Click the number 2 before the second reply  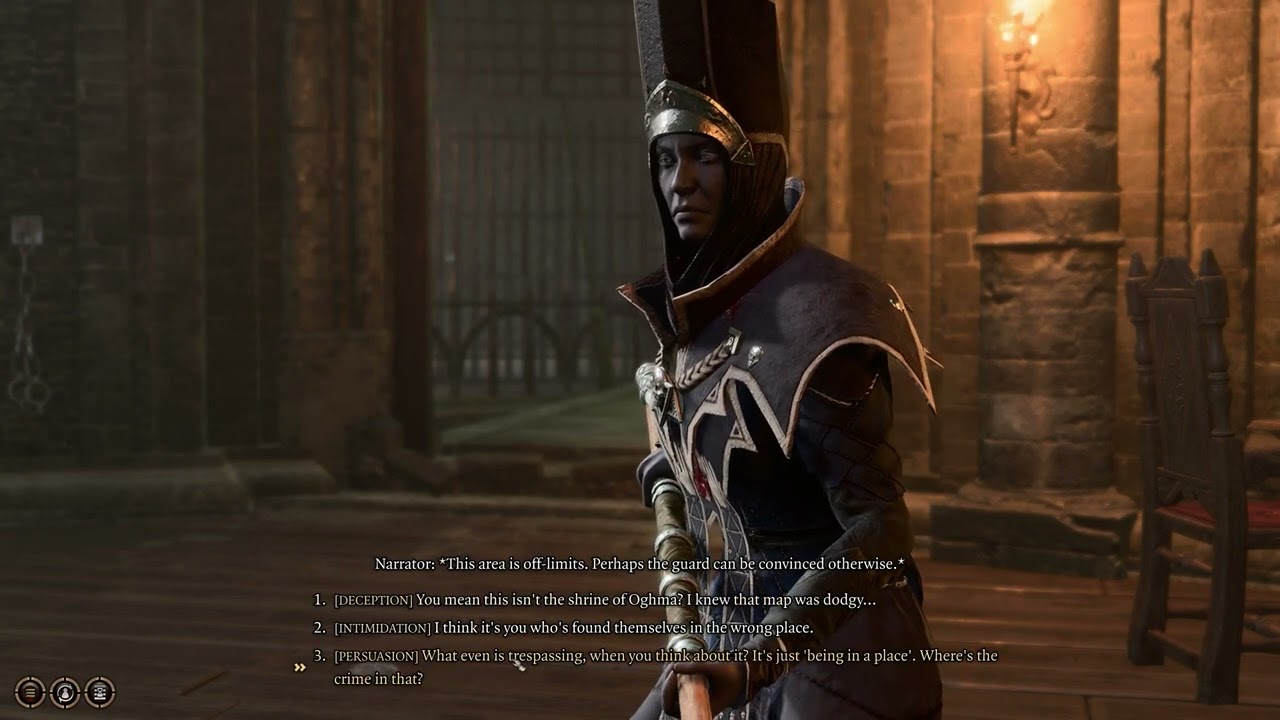pos(317,629)
